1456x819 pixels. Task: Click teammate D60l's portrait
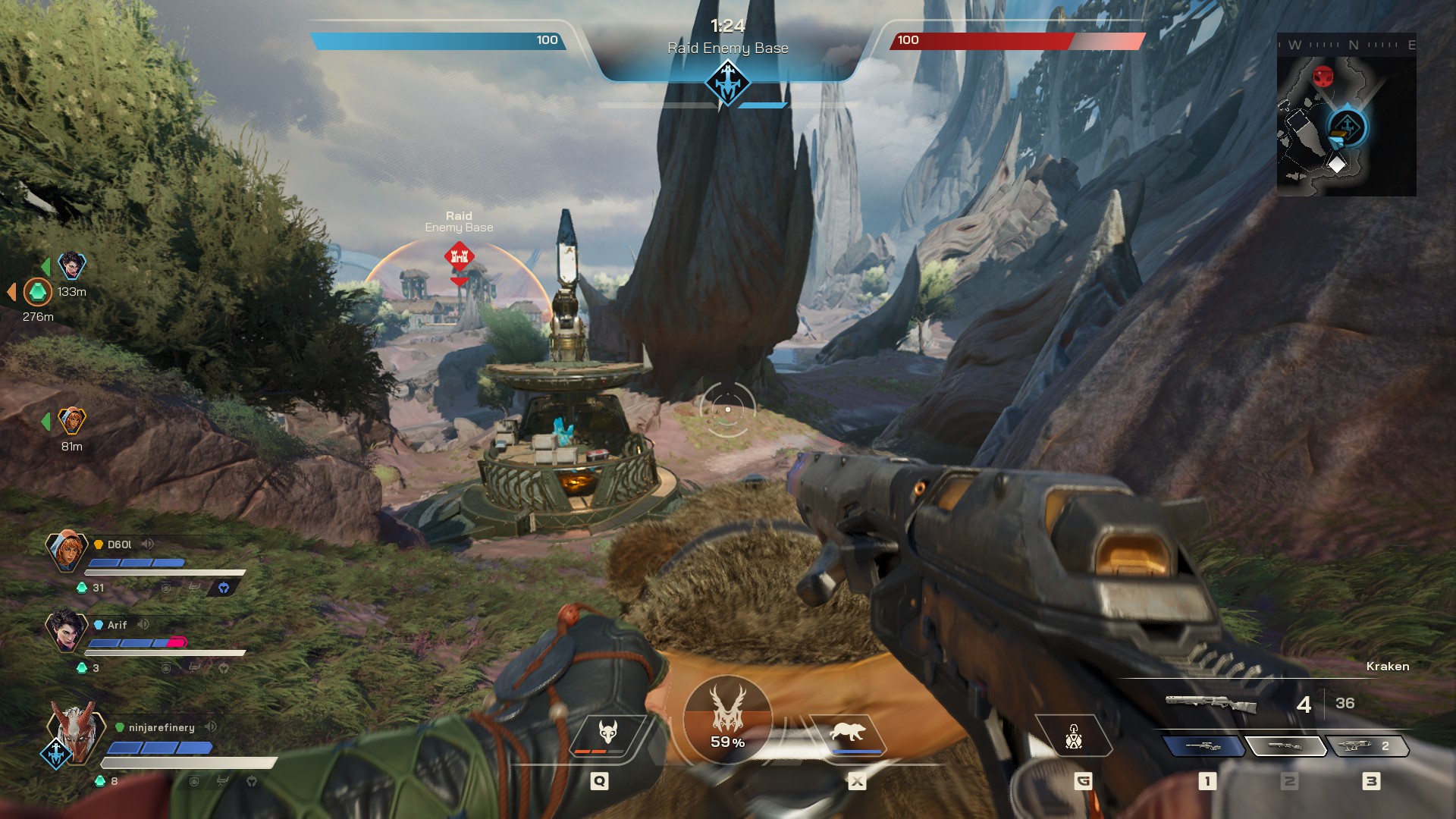67,550
